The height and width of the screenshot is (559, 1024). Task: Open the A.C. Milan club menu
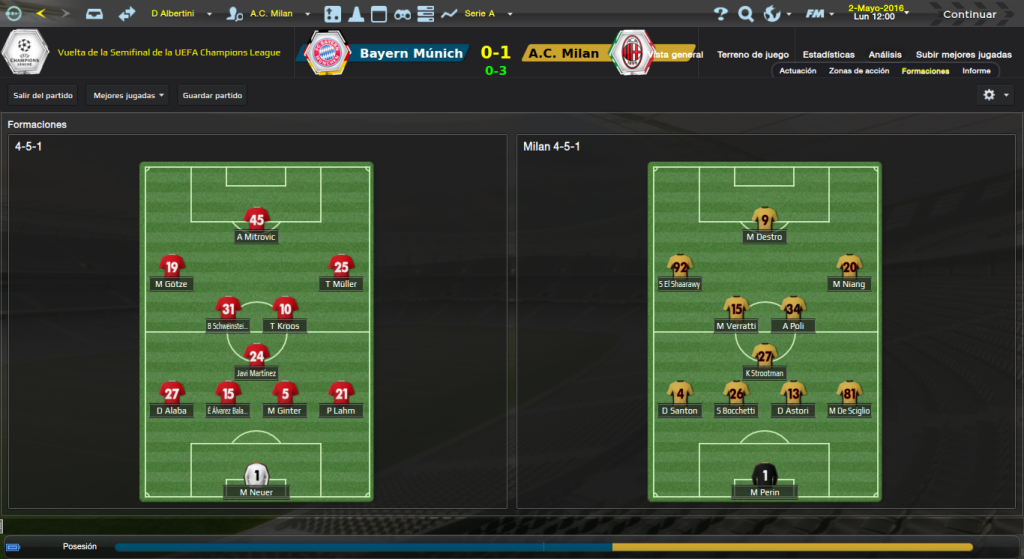point(268,14)
